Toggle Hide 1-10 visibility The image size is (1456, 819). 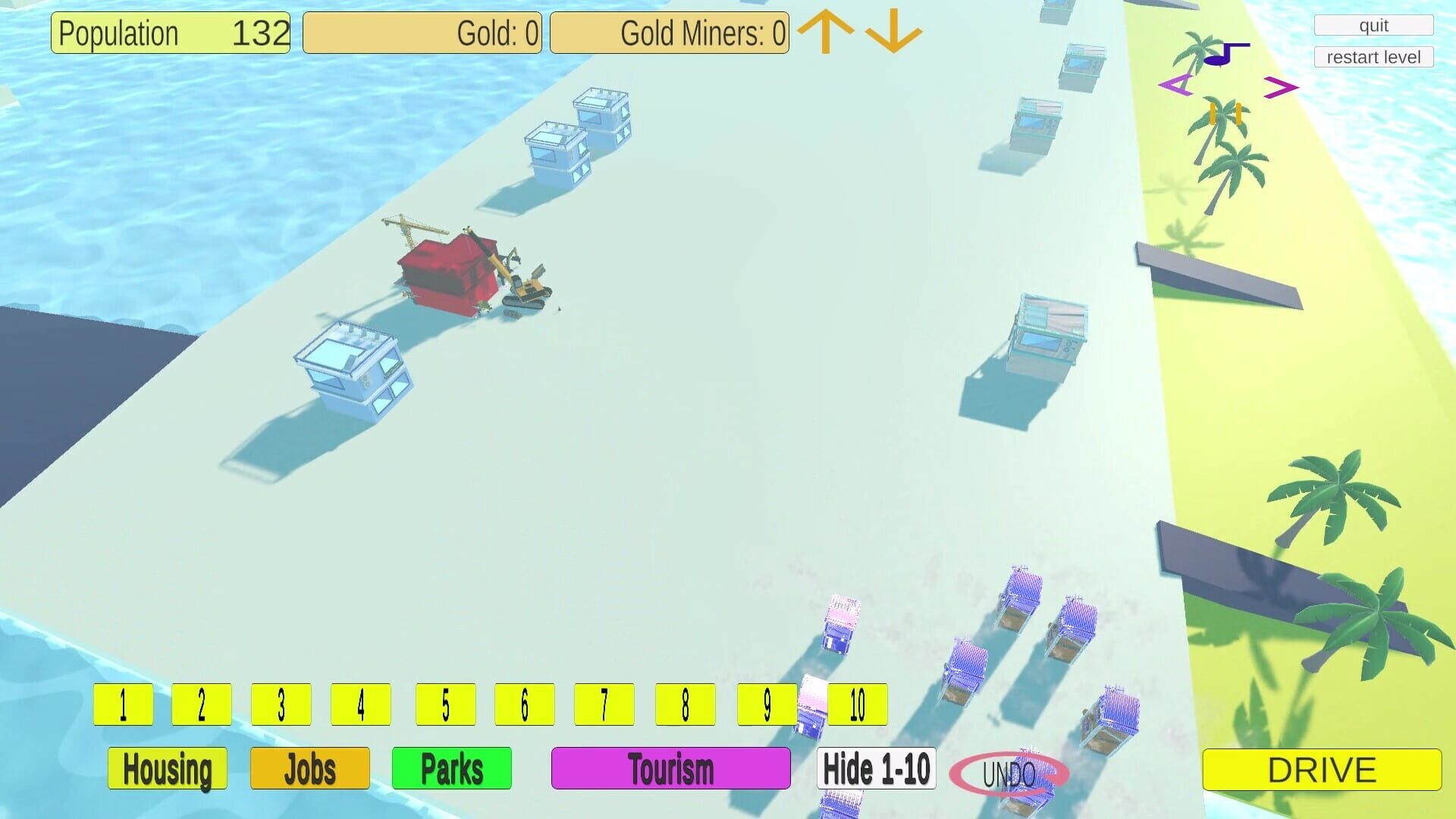point(877,768)
